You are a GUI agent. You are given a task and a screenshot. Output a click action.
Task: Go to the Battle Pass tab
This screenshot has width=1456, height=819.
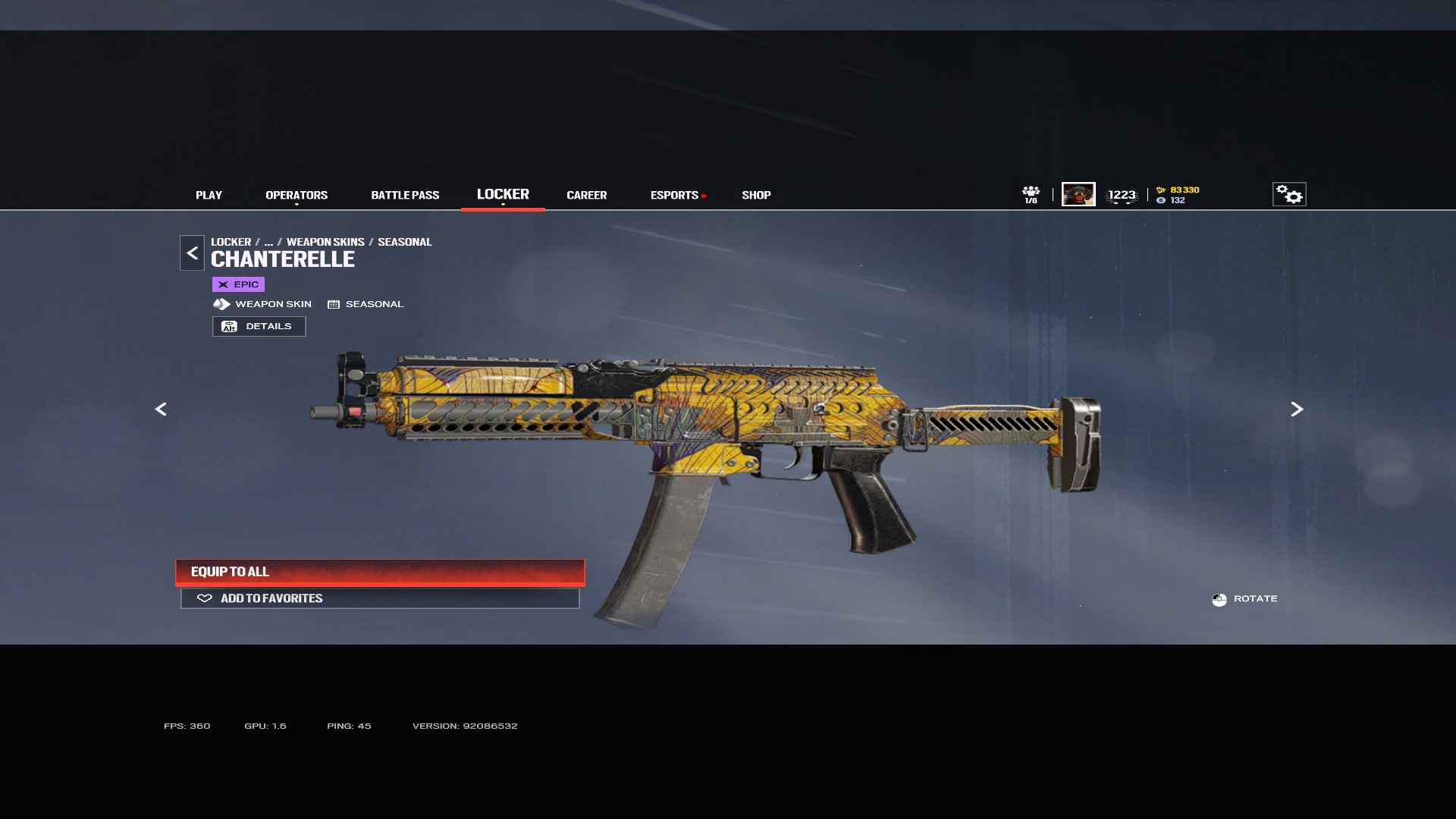click(405, 195)
